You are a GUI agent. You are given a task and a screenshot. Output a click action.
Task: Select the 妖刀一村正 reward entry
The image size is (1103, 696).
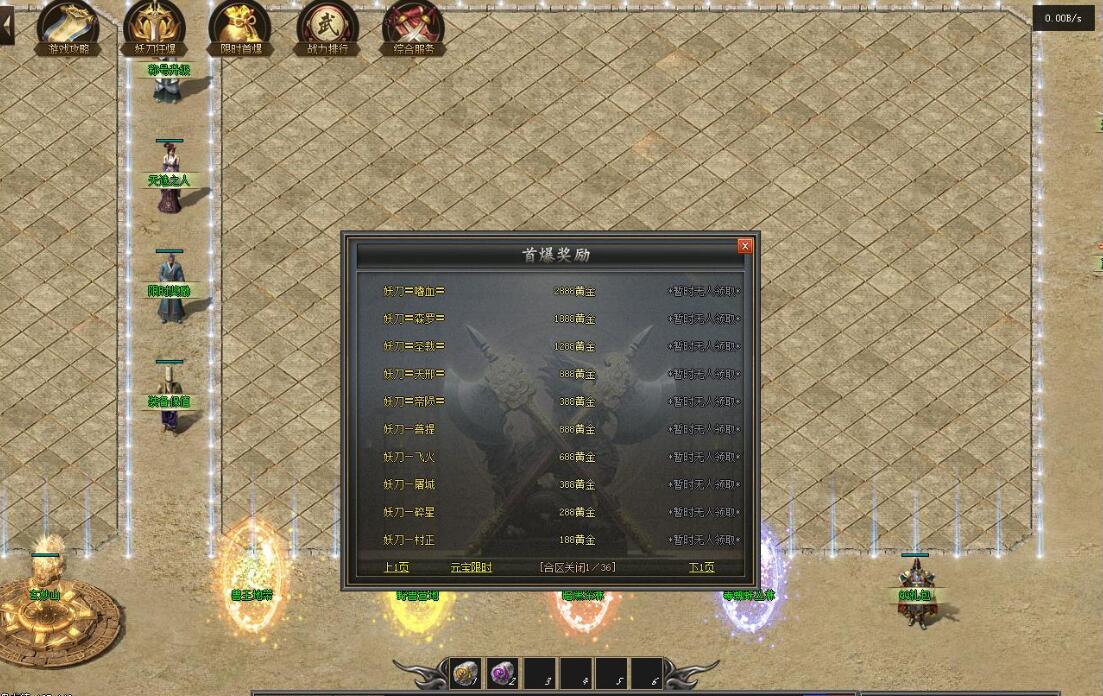coord(409,540)
